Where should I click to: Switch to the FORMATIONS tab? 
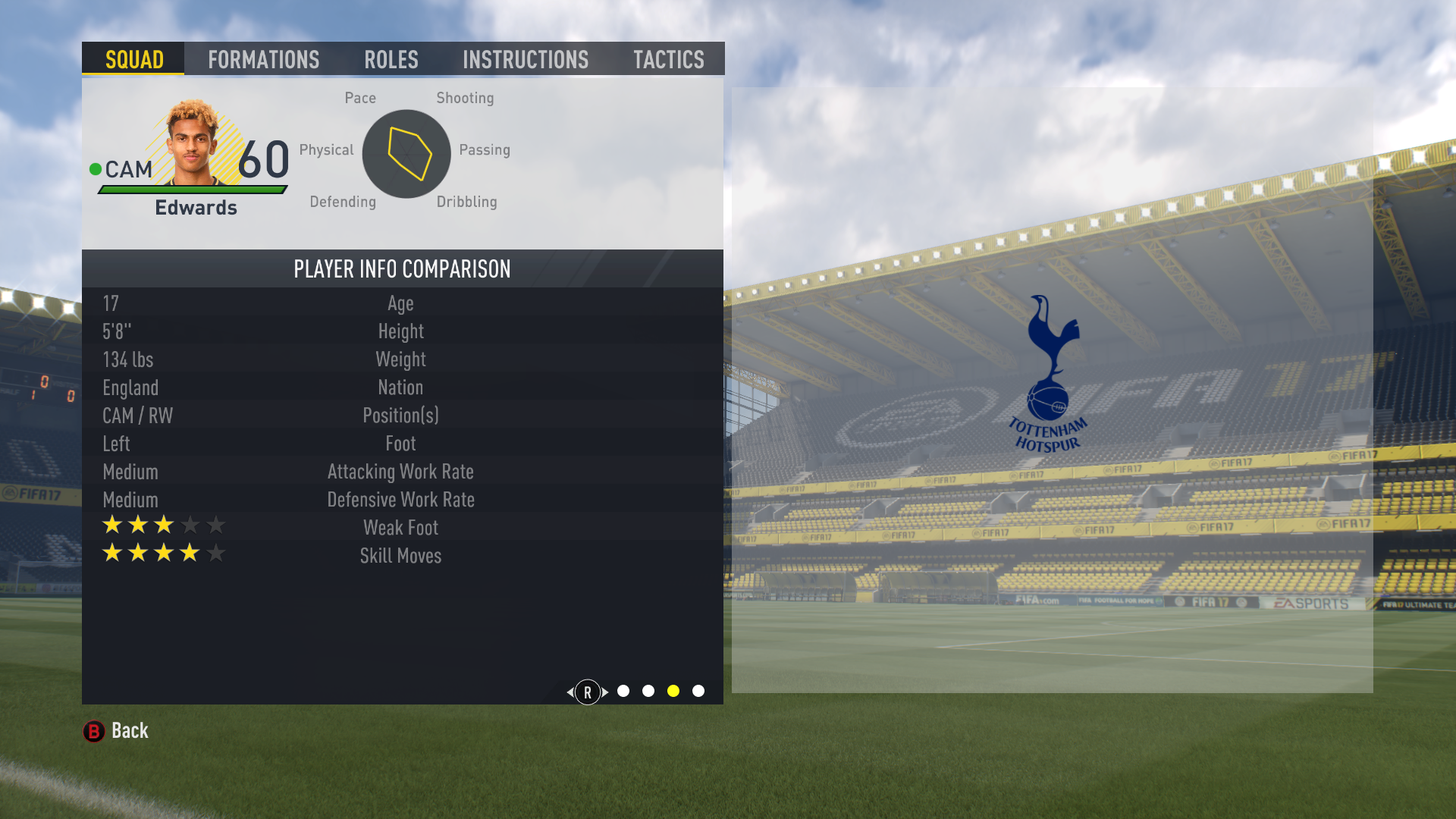point(263,59)
